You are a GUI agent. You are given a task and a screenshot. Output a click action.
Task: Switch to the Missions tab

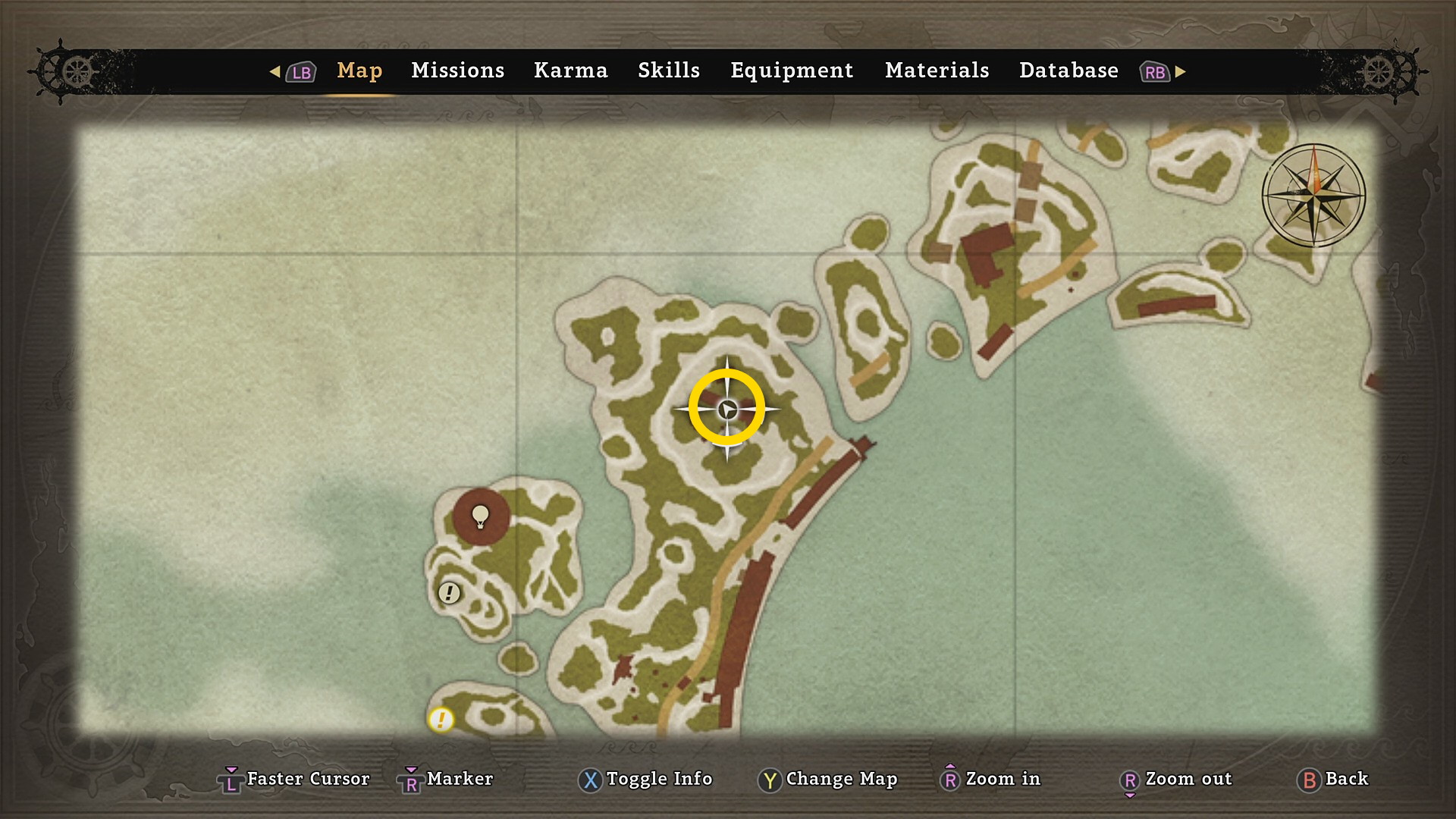pos(457,71)
